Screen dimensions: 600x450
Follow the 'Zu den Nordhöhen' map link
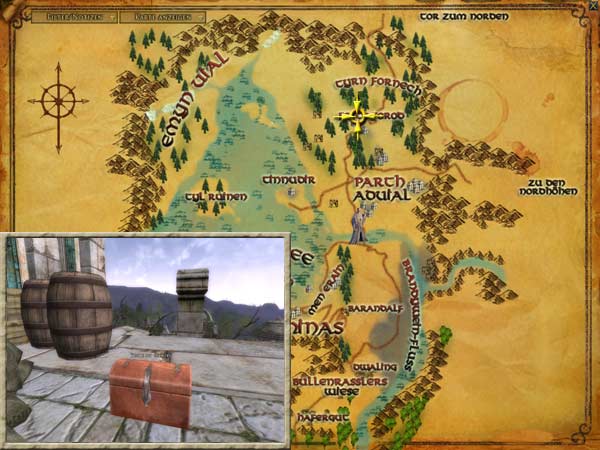click(x=555, y=187)
